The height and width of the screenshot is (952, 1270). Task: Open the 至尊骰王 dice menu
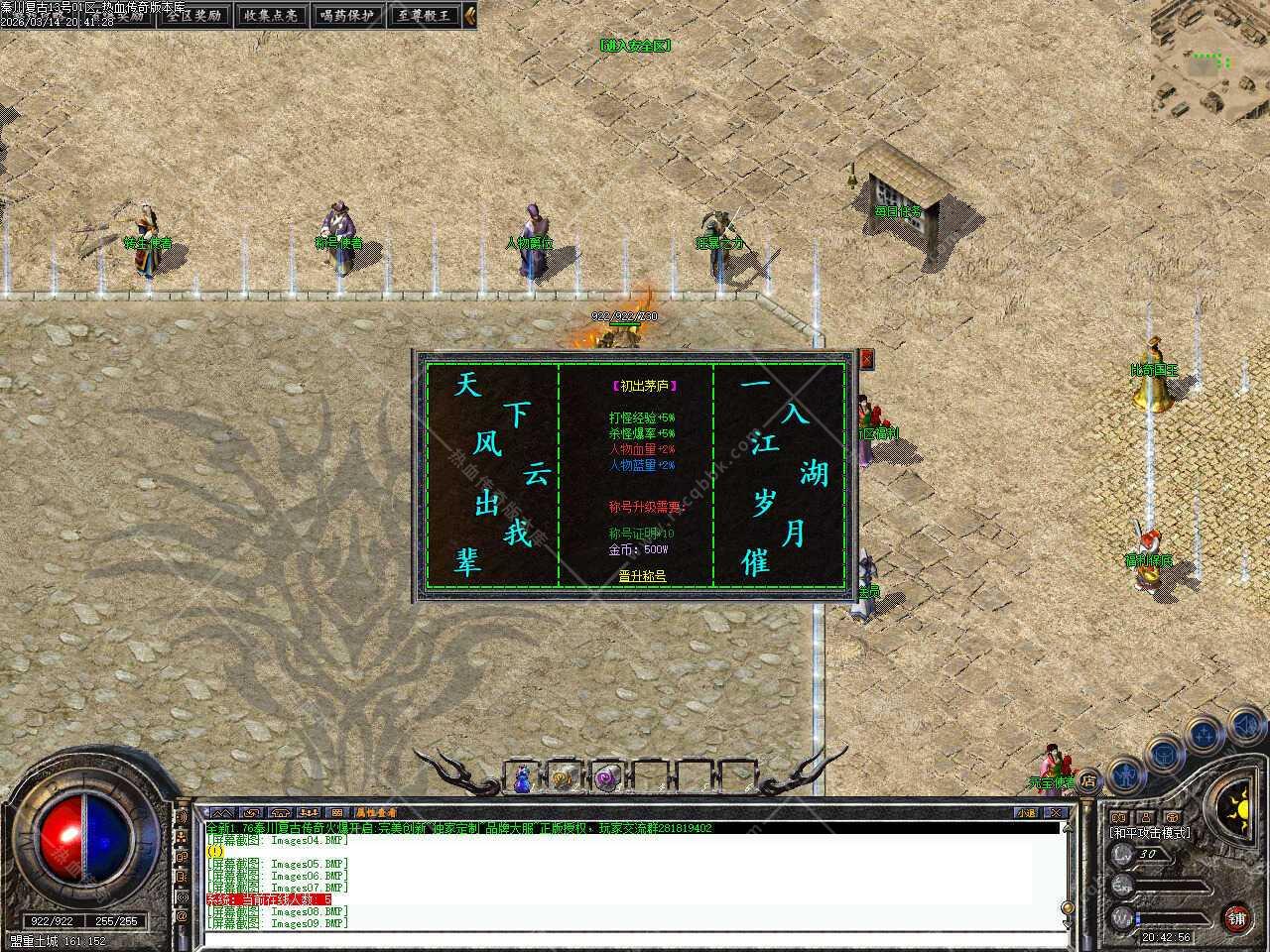pos(425,15)
